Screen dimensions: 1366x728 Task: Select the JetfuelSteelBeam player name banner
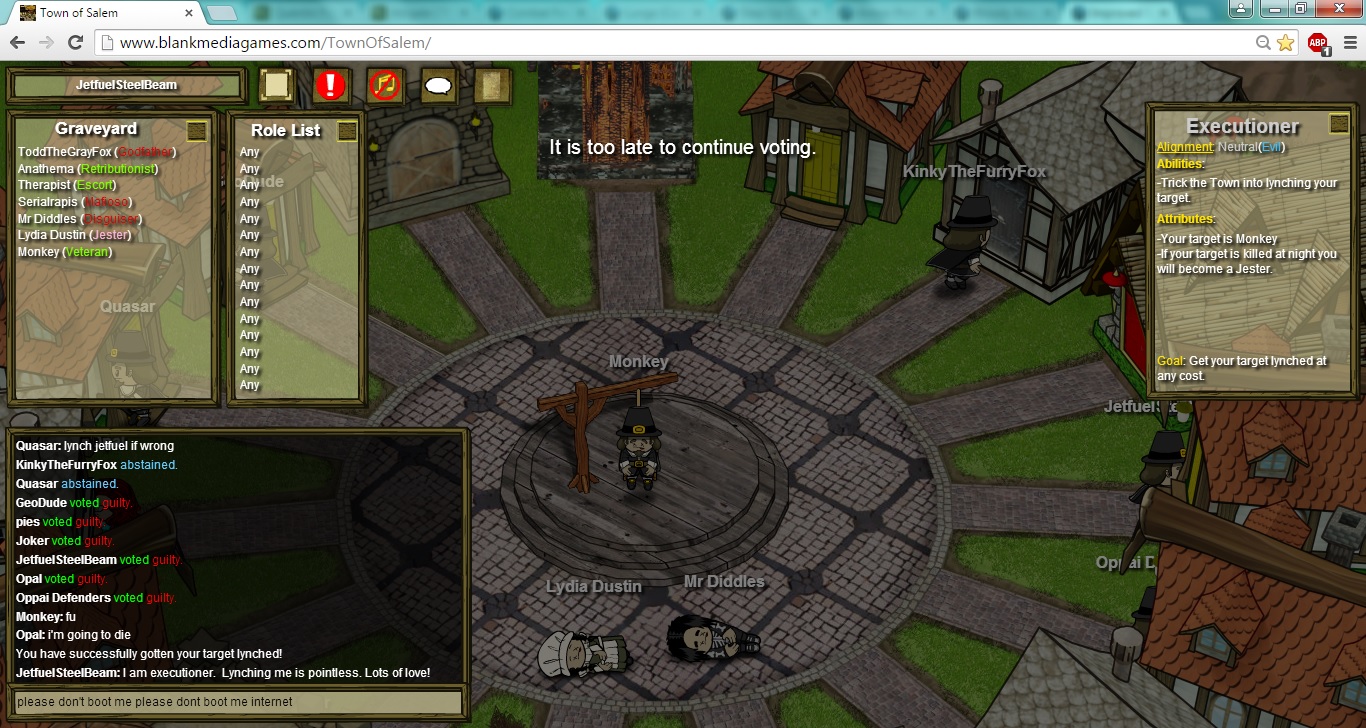pos(126,85)
